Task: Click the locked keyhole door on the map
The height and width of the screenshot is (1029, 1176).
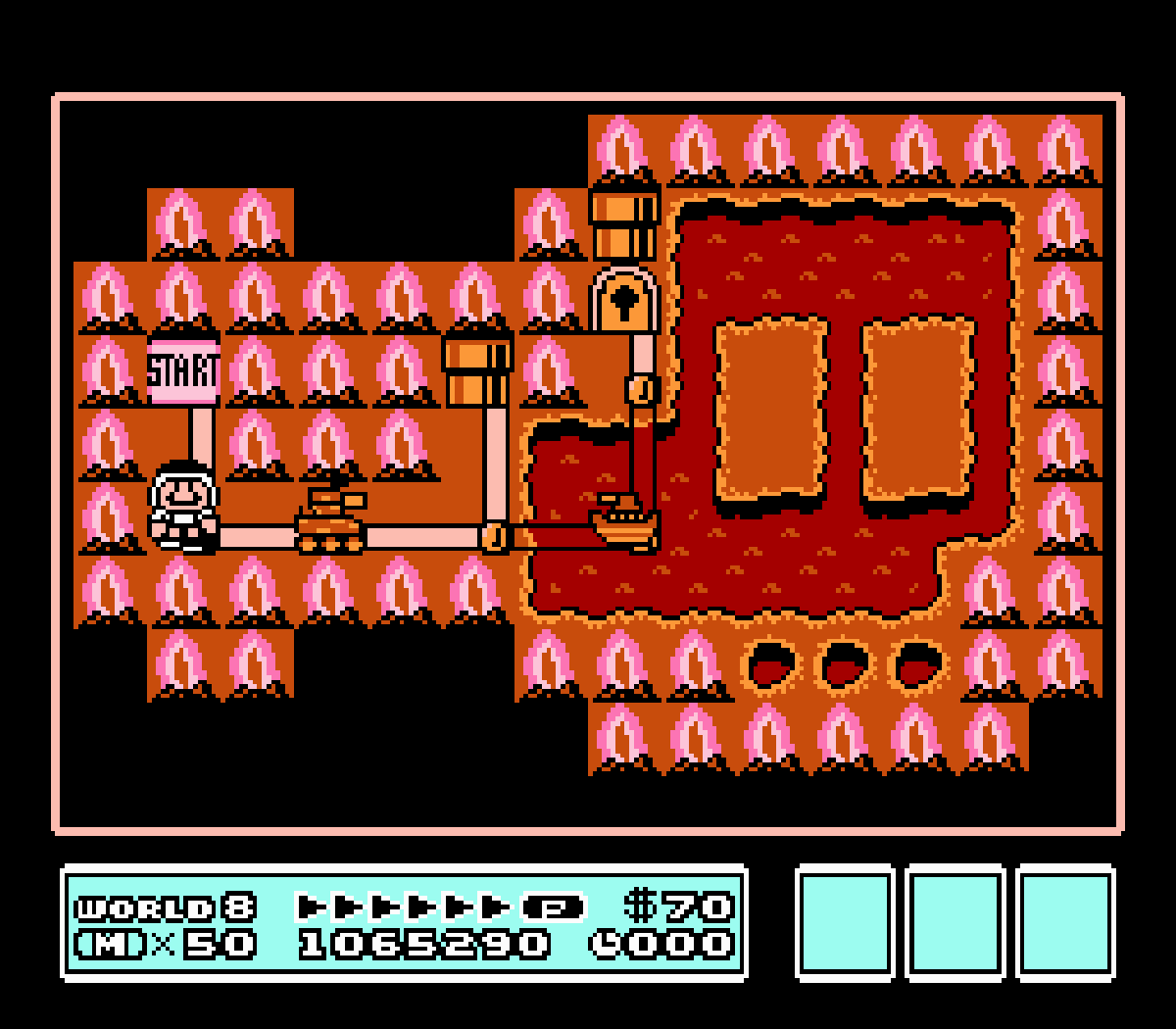Action: (x=624, y=298)
